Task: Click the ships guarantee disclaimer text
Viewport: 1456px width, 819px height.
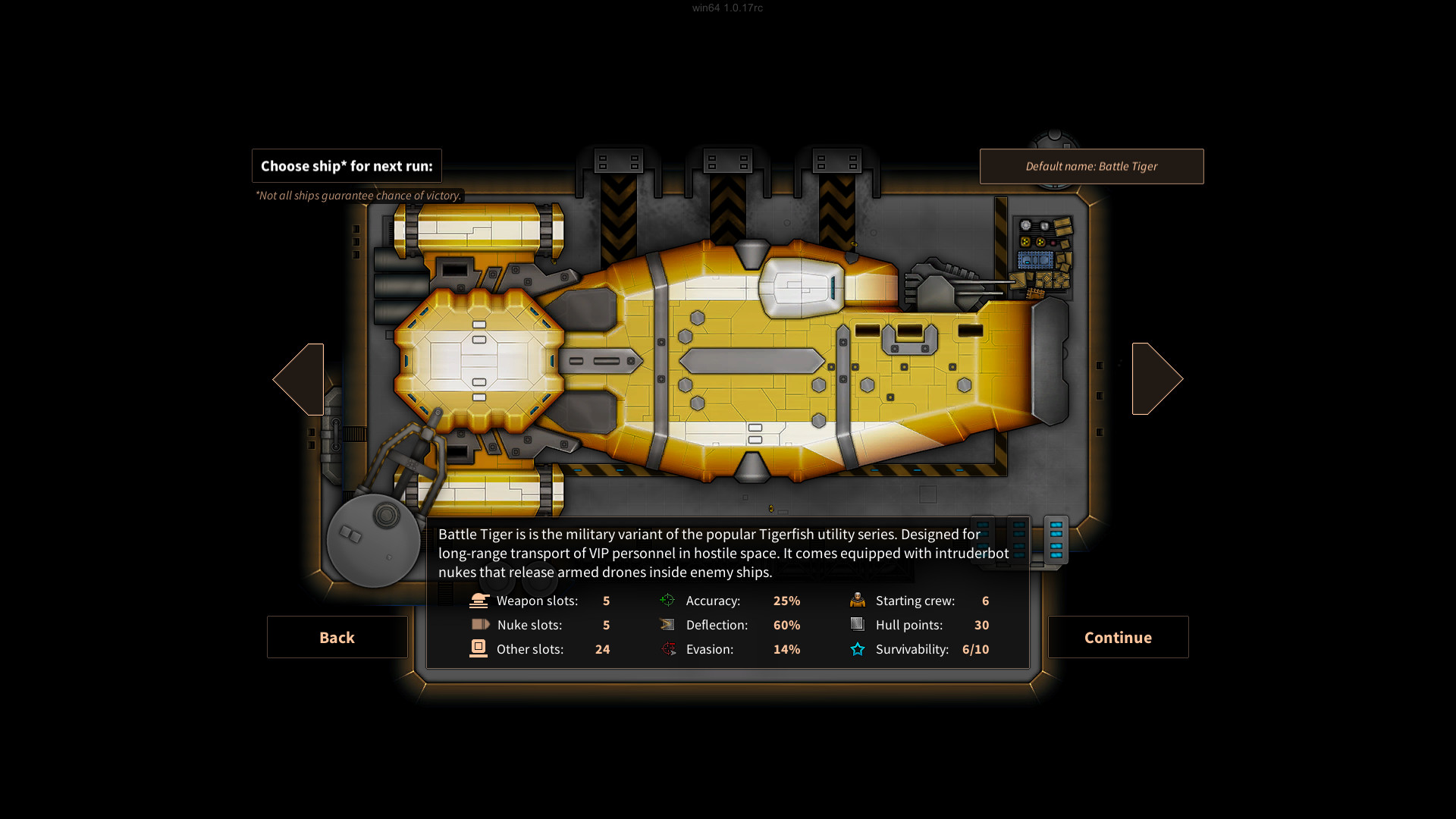Action: tap(358, 196)
